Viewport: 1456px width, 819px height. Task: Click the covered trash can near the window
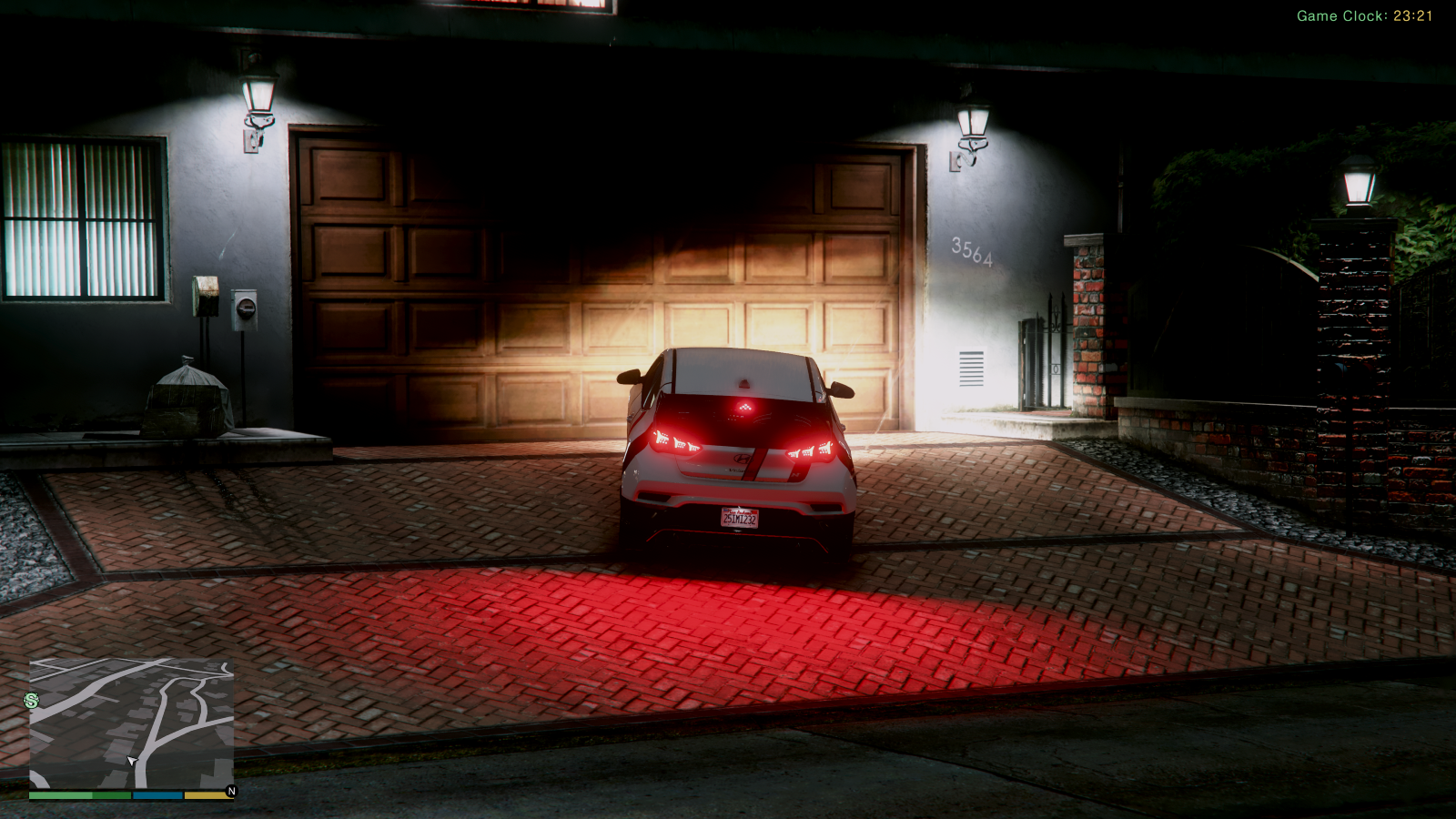187,400
